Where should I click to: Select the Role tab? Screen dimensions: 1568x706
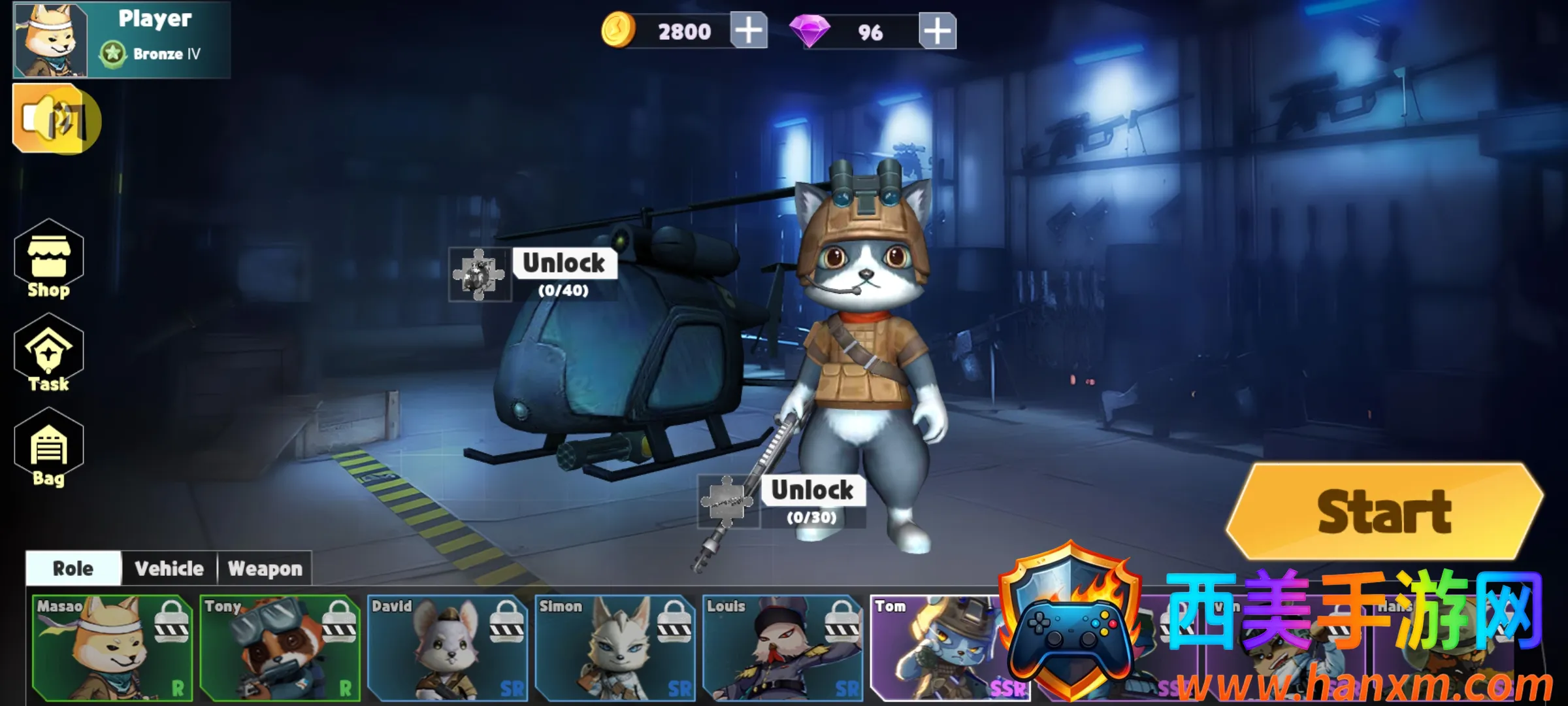tap(73, 569)
